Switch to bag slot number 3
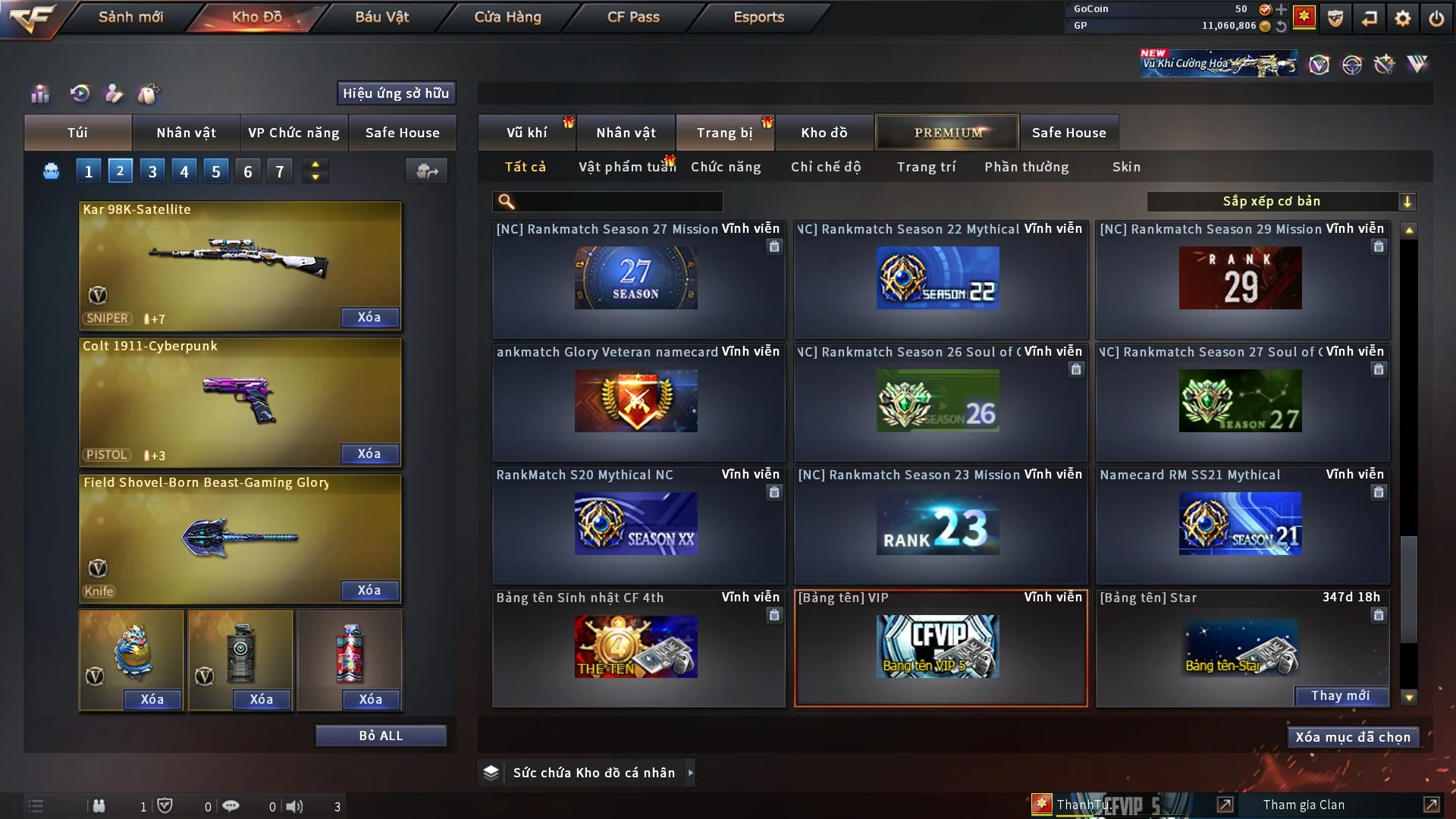The height and width of the screenshot is (819, 1456). click(x=152, y=171)
